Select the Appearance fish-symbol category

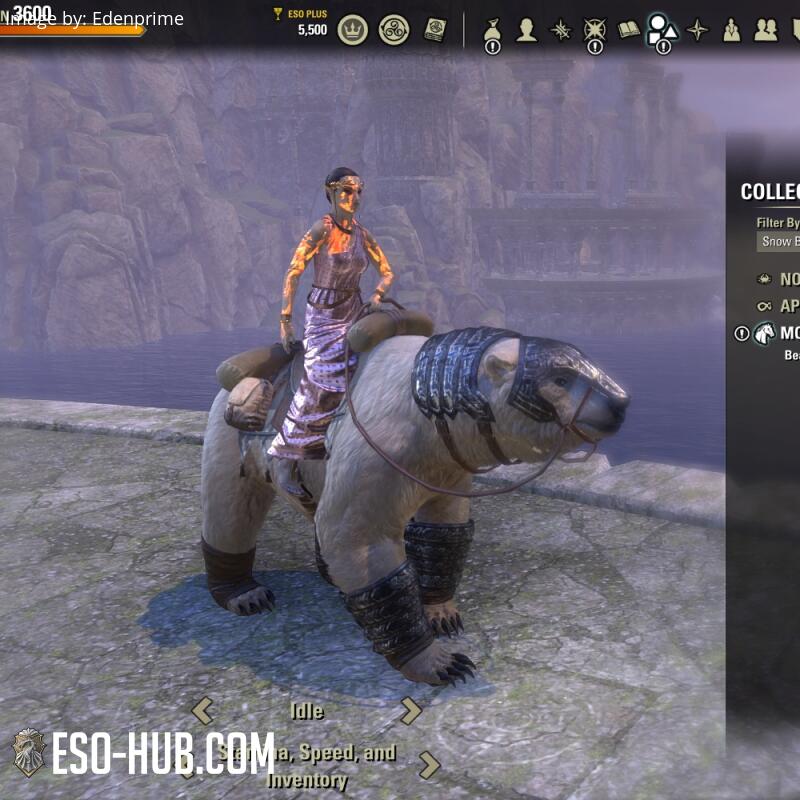(765, 306)
